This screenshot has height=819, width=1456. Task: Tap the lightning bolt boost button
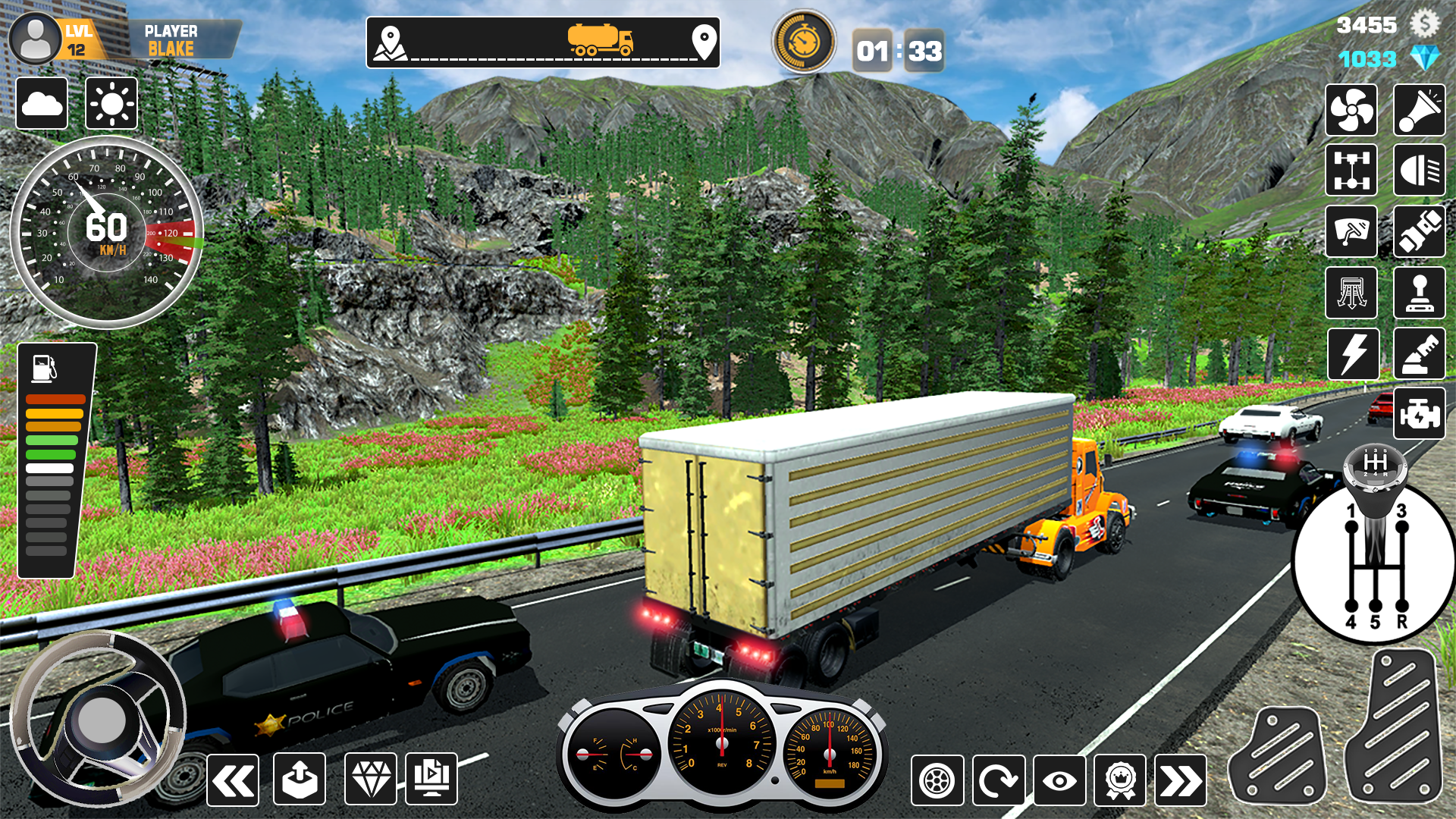(x=1353, y=354)
